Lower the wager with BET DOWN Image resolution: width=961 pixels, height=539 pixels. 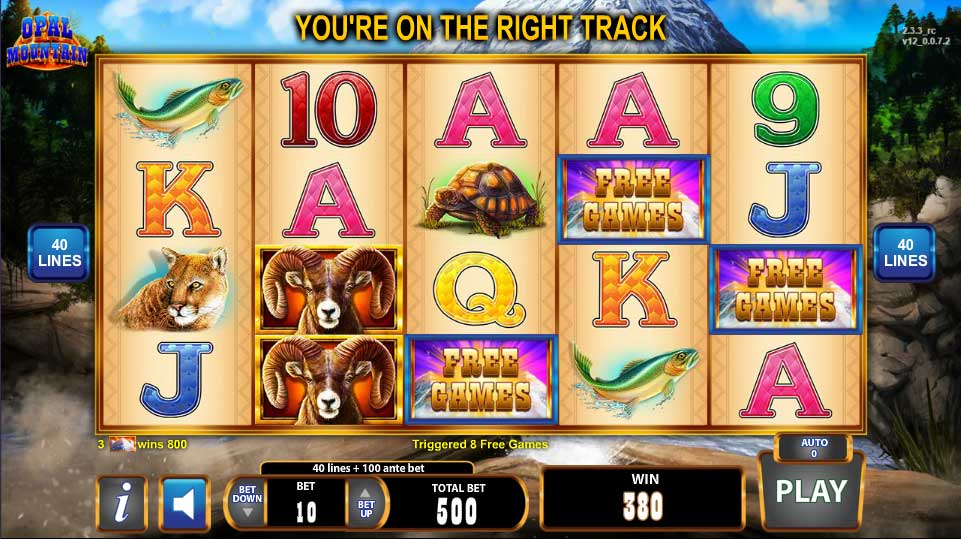(247, 502)
